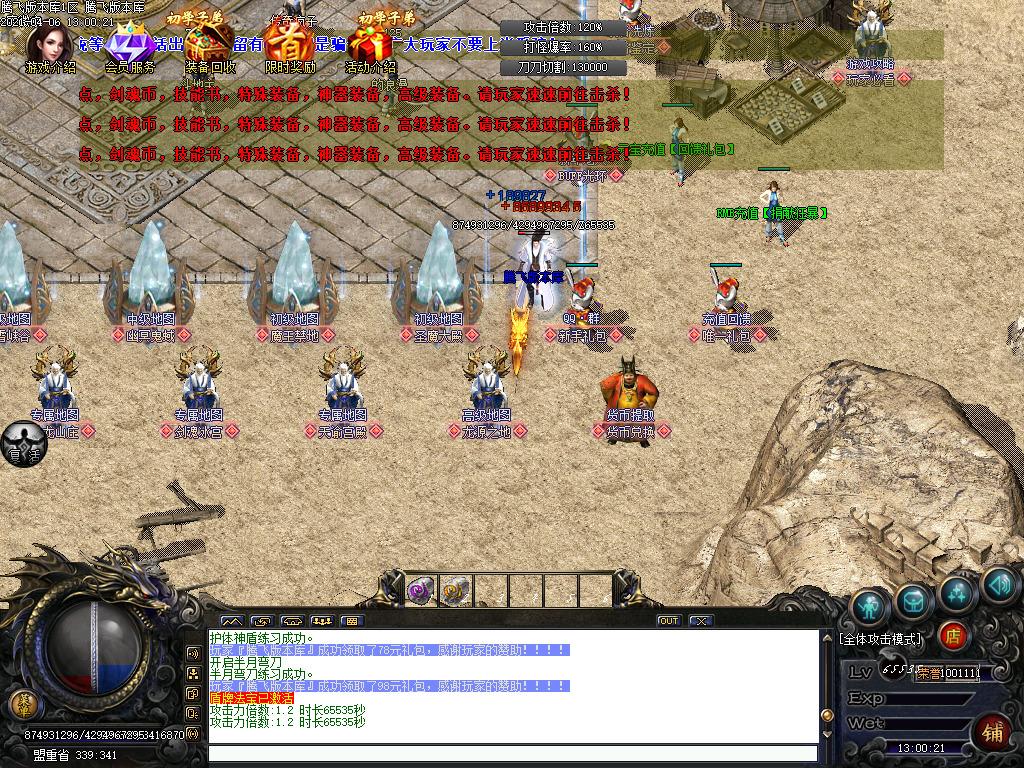Select the purple spiral item in the hotbar
The height and width of the screenshot is (768, 1024).
click(419, 591)
